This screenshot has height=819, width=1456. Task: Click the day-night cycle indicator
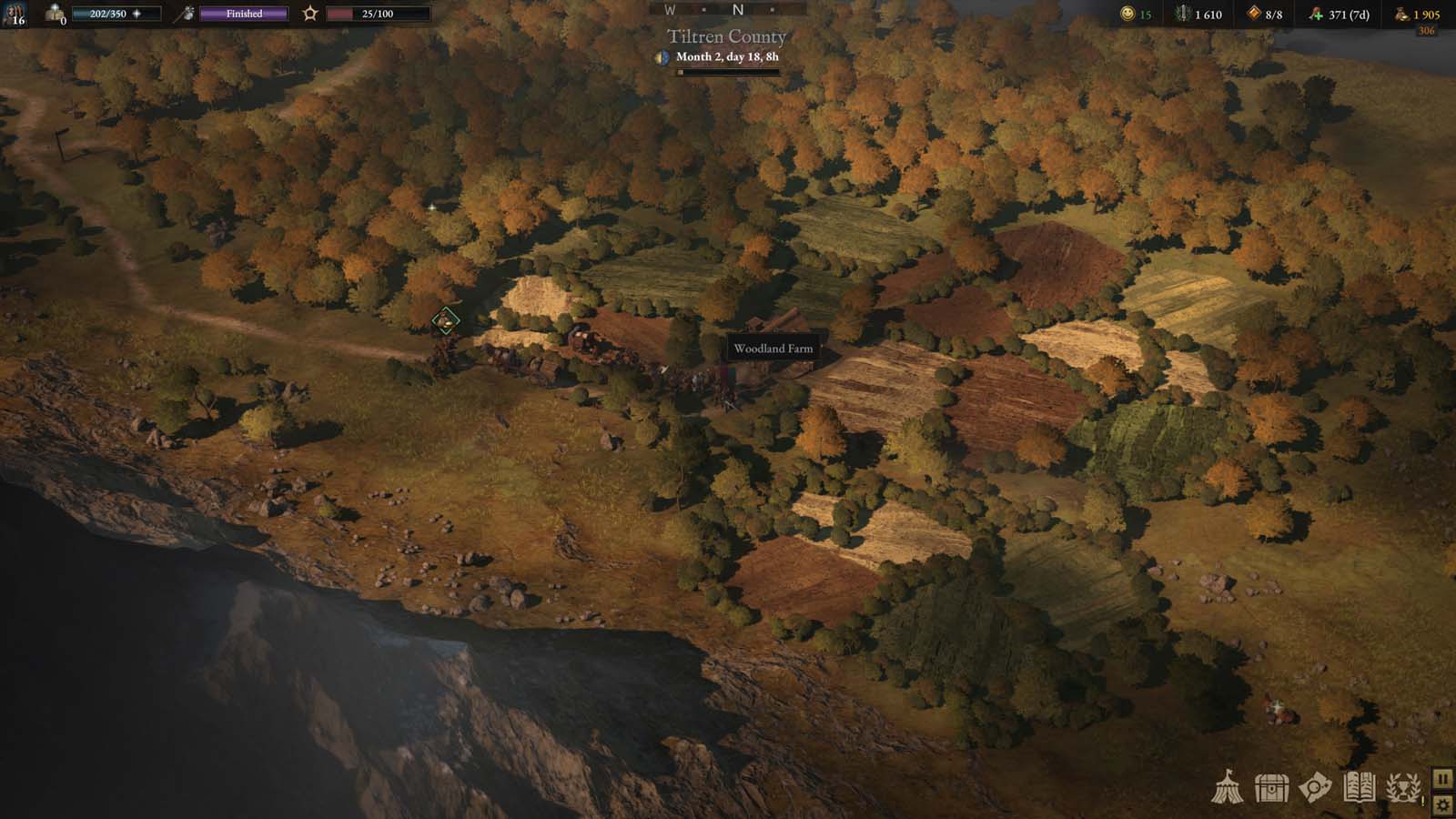tap(662, 57)
